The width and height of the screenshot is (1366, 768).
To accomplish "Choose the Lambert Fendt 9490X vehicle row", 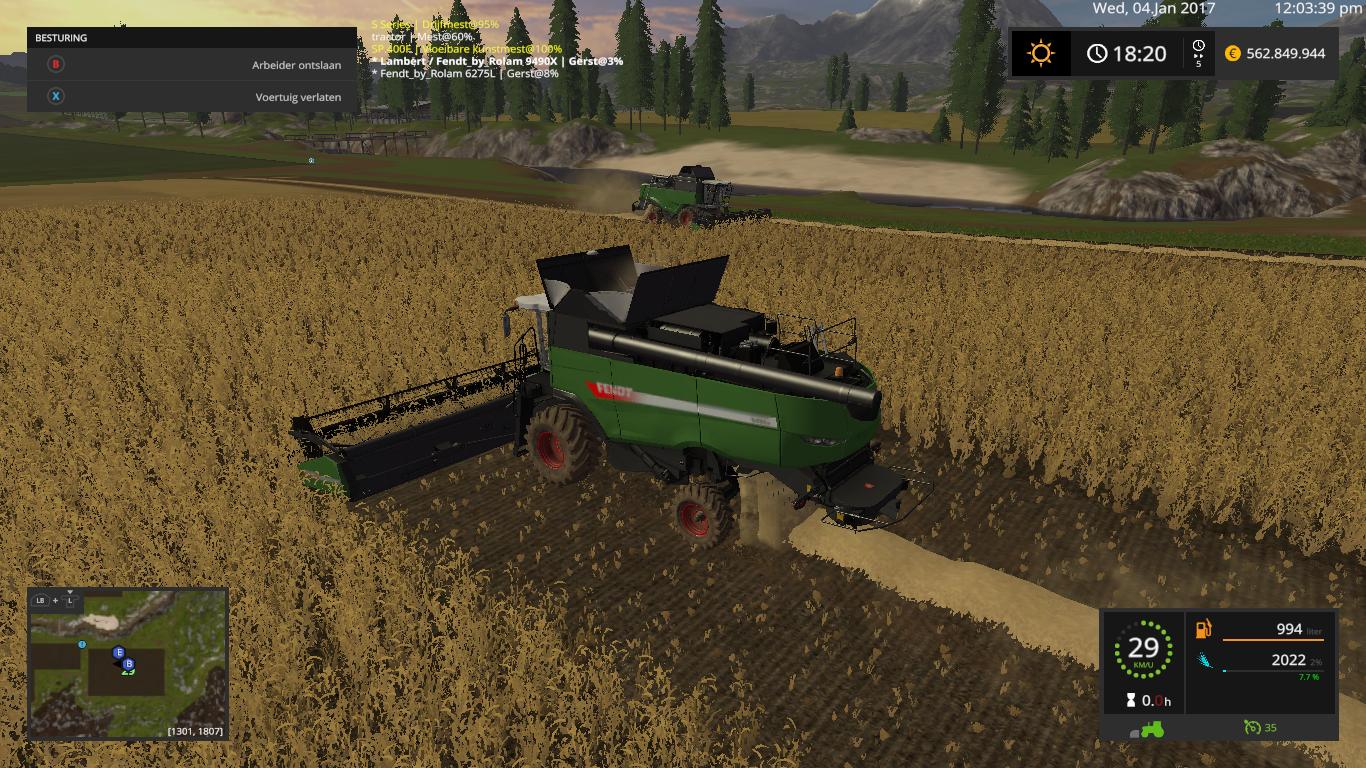I will [x=499, y=61].
